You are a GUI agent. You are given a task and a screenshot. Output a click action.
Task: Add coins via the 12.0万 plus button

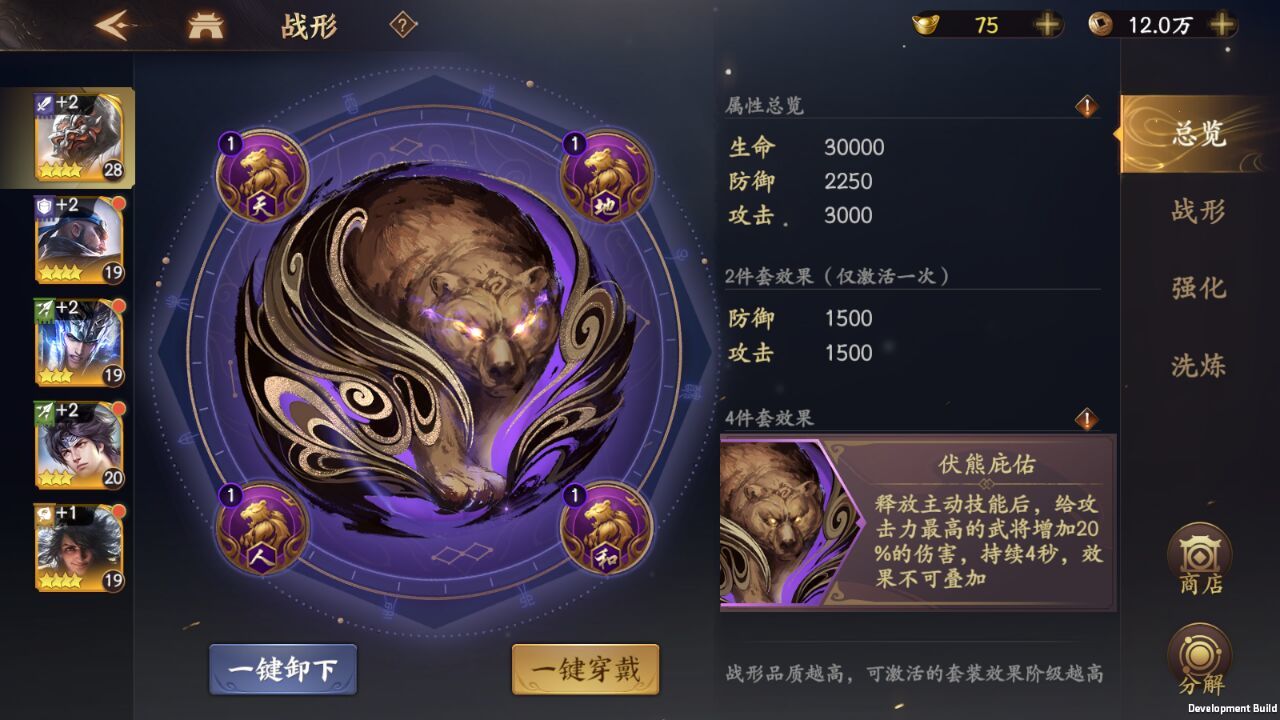tap(1222, 25)
